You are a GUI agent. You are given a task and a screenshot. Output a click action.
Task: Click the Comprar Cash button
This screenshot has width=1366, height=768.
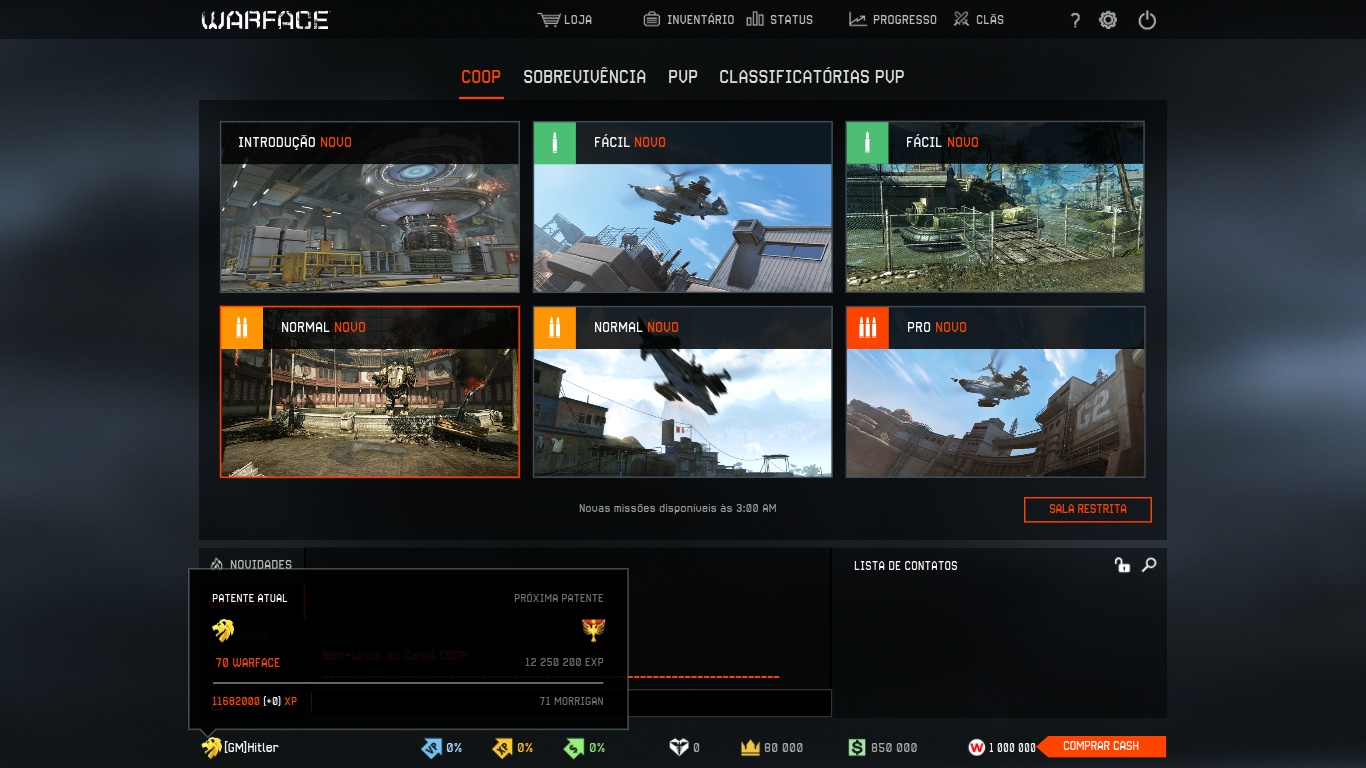pos(1101,746)
